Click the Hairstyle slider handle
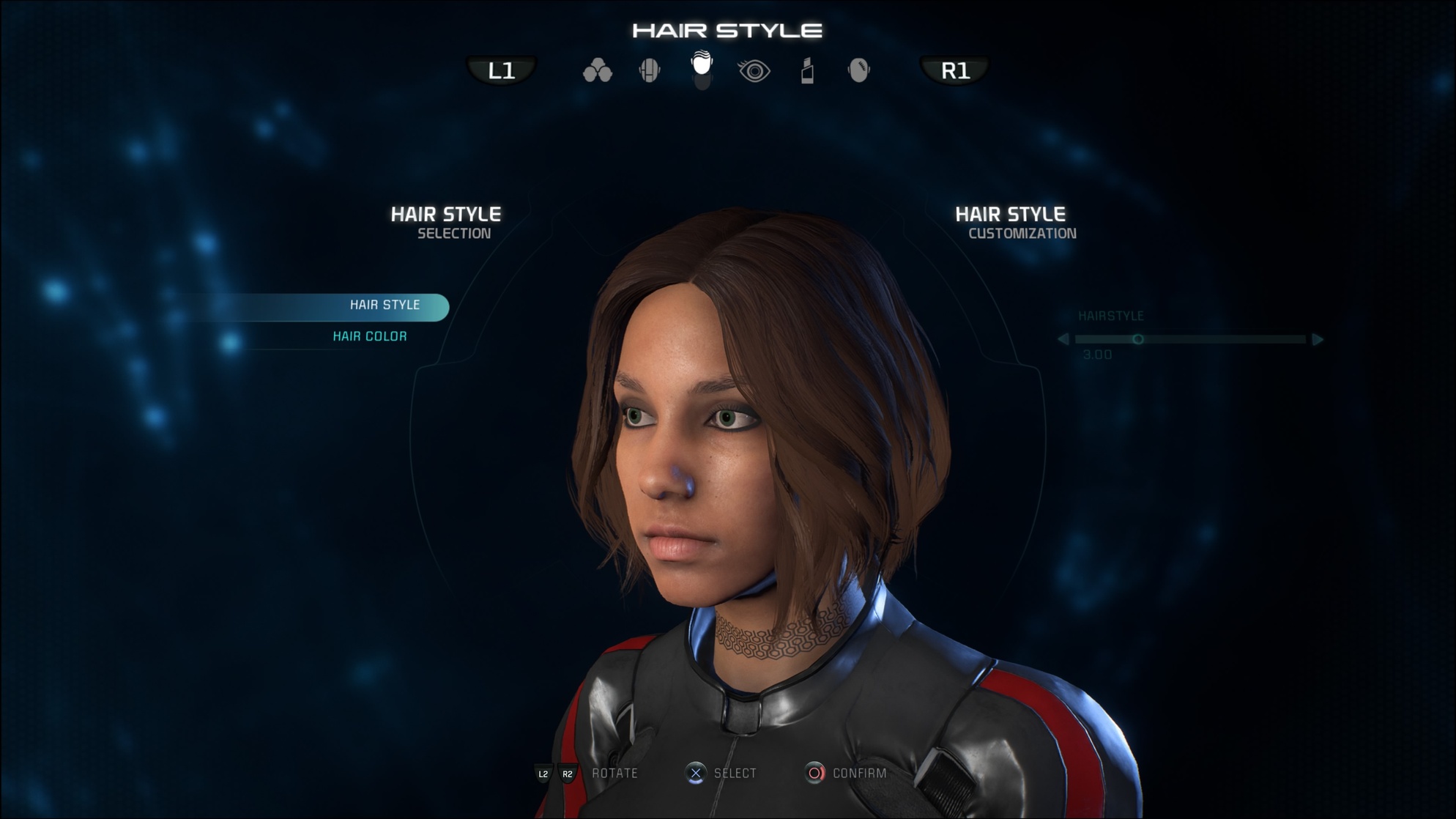Image resolution: width=1456 pixels, height=819 pixels. [1137, 340]
